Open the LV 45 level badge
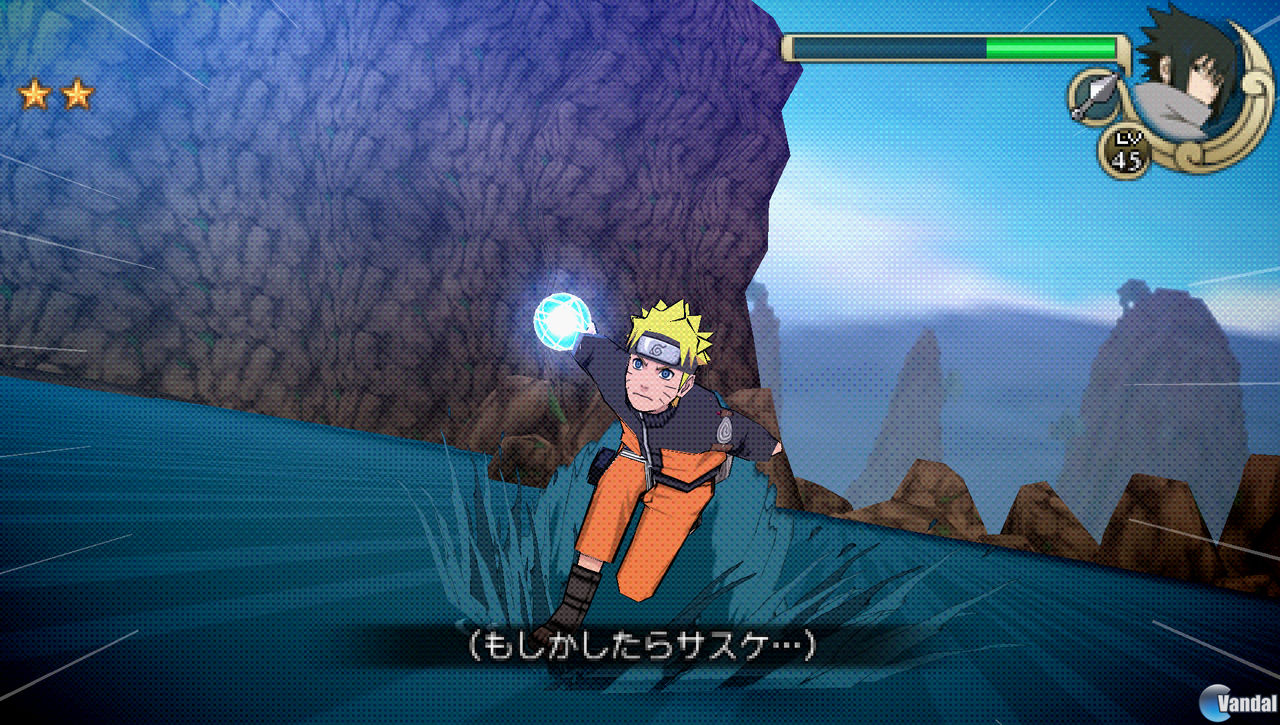The image size is (1280, 725). click(1128, 150)
